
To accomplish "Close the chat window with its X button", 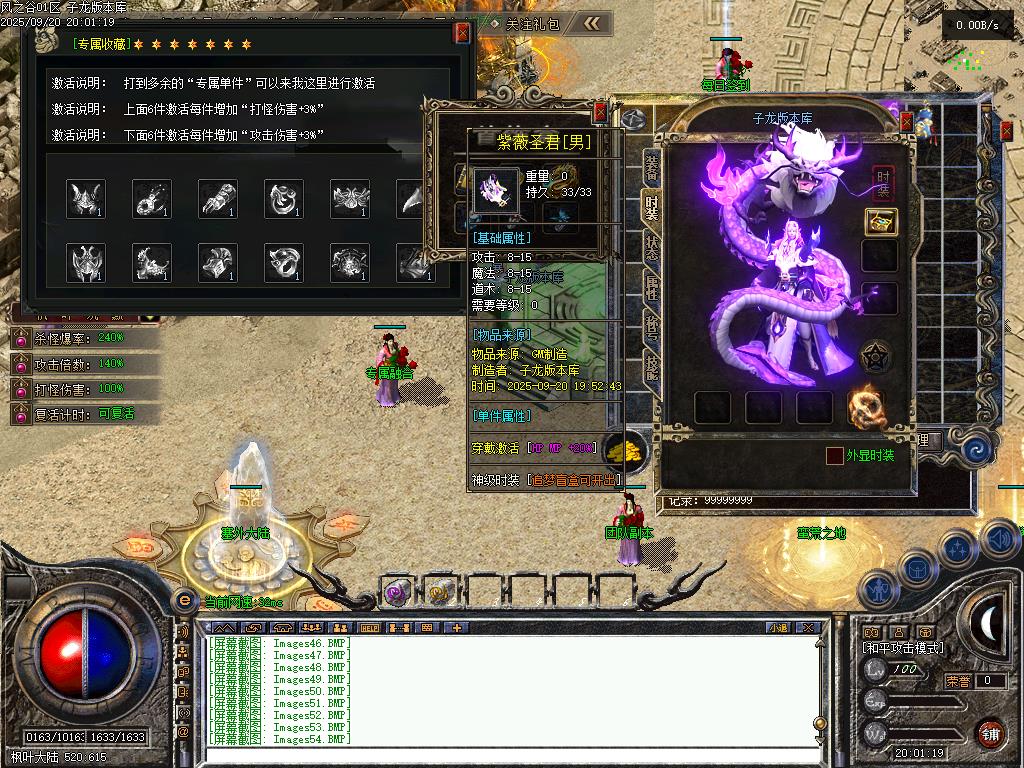I will click(x=808, y=628).
